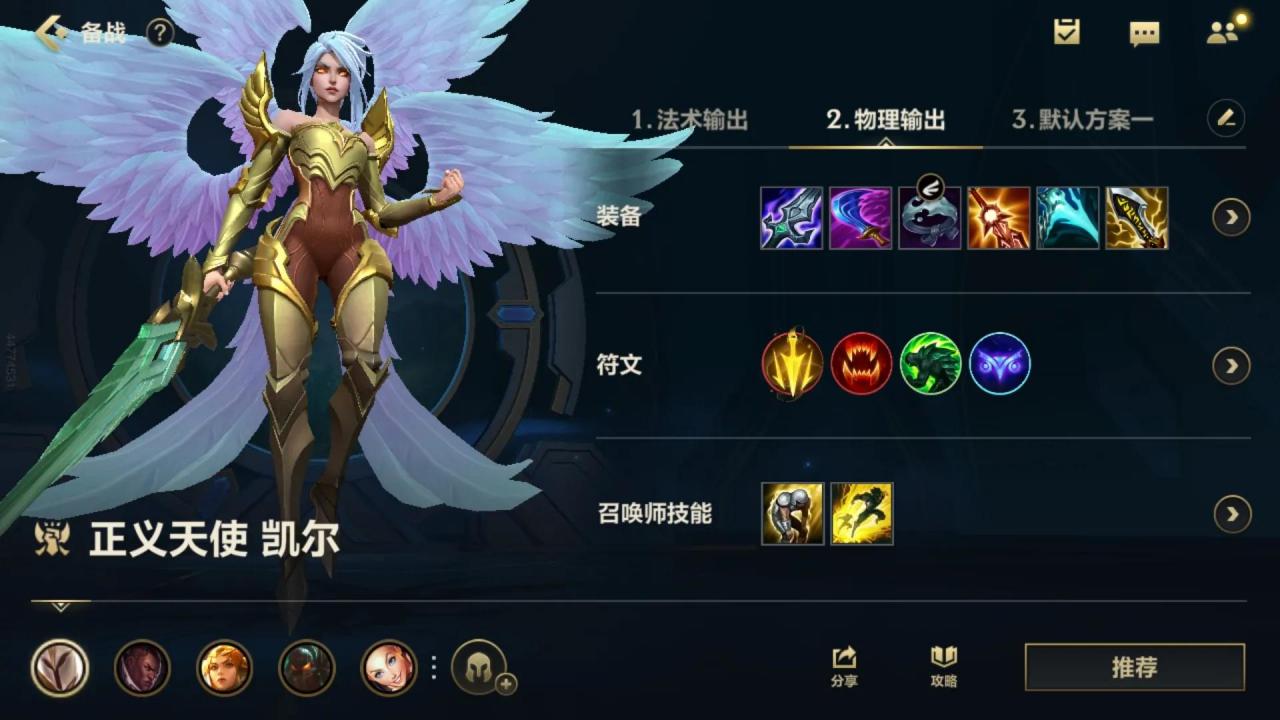Expand the 装备 equipment row details
The width and height of the screenshot is (1280, 720).
coord(1229,218)
